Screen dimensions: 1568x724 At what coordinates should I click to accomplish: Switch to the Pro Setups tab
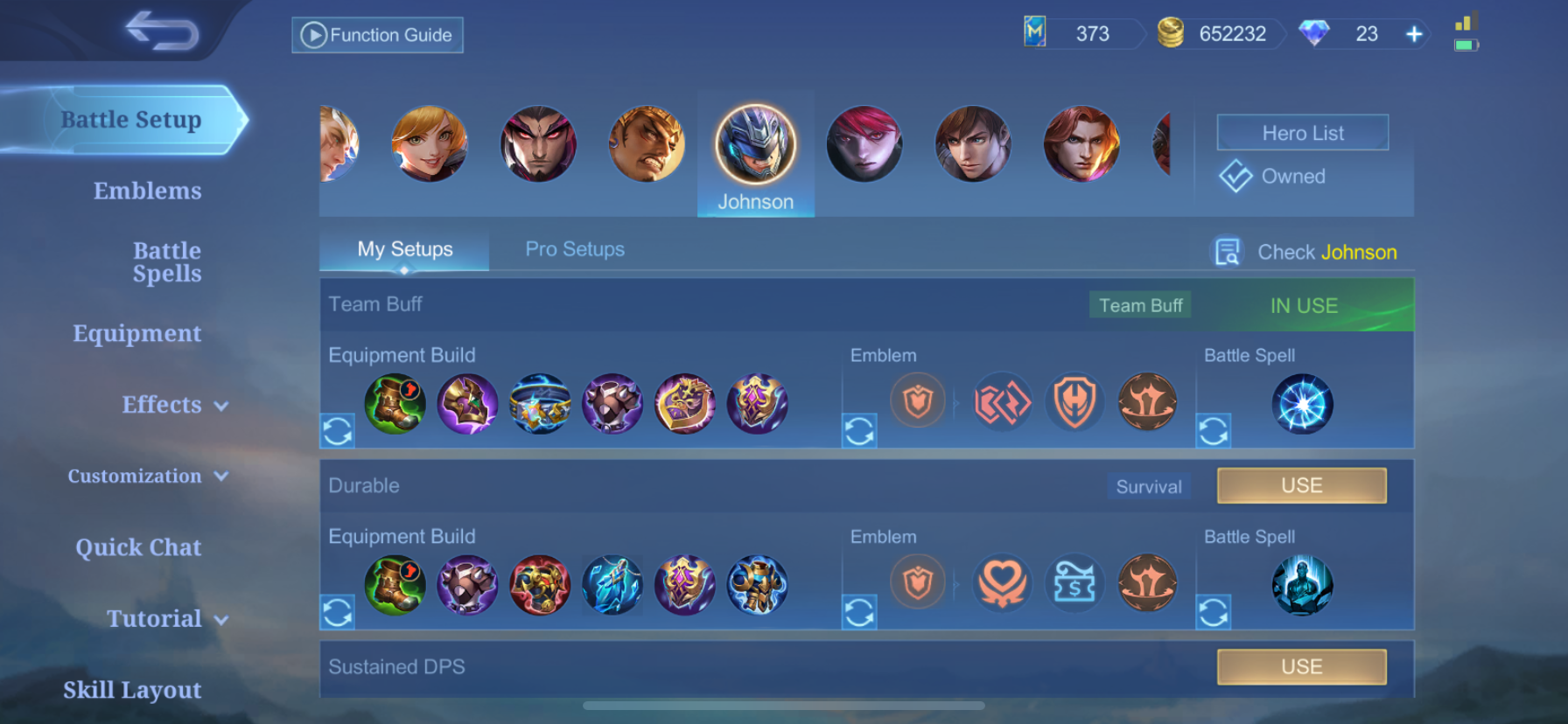[575, 249]
